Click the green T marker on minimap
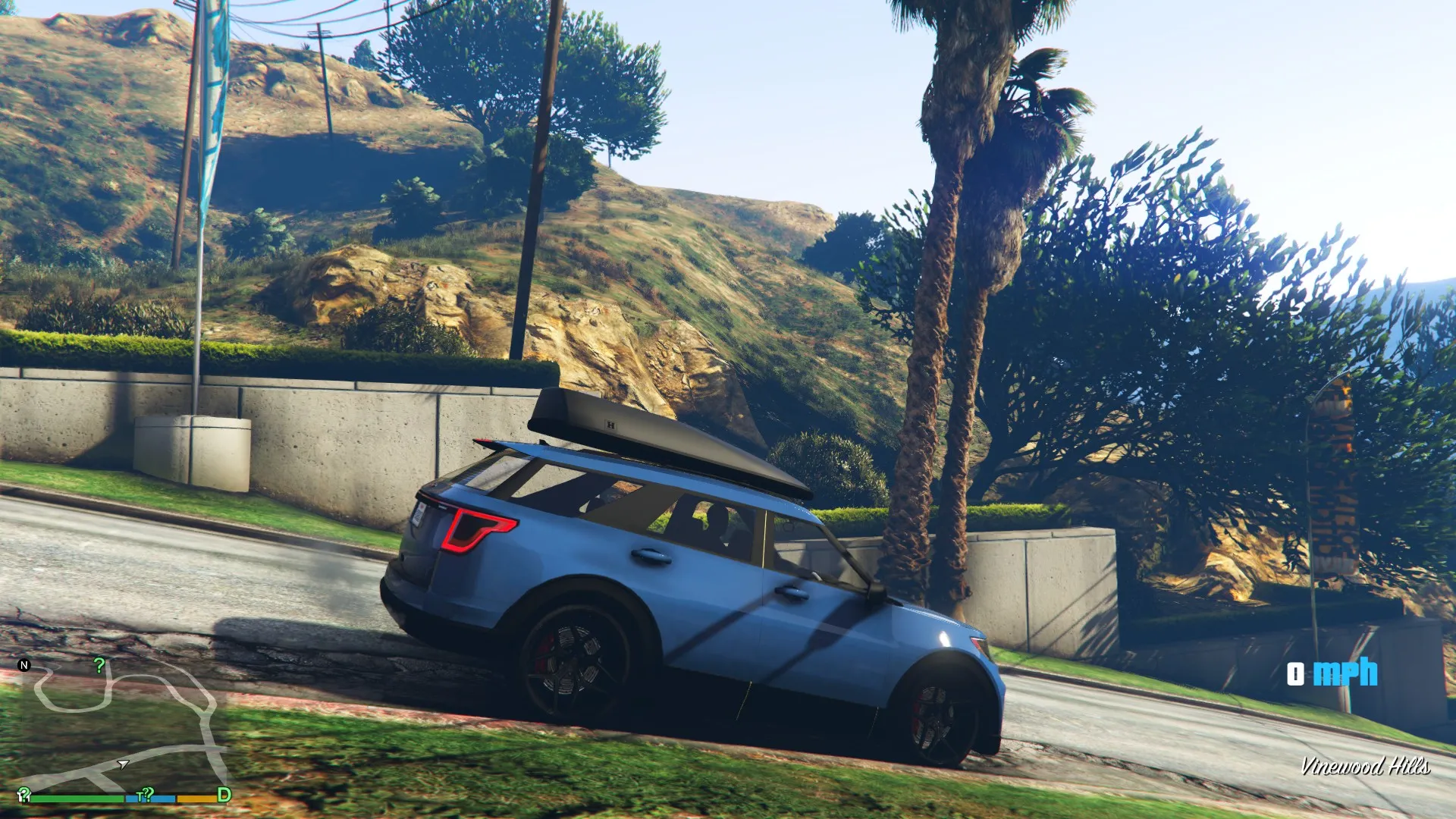 [x=141, y=795]
